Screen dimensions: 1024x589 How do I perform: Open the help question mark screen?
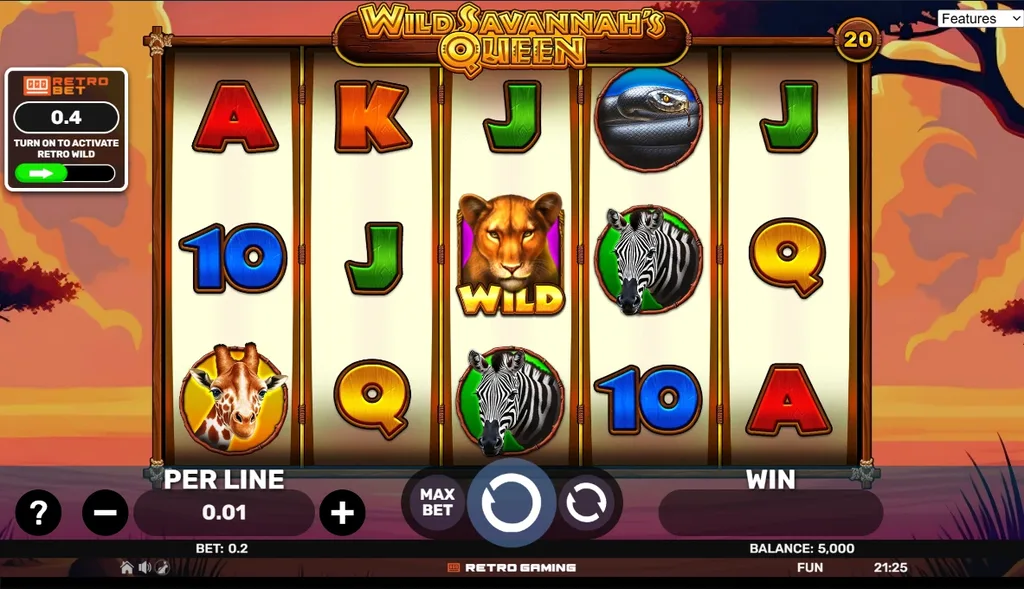pos(38,513)
